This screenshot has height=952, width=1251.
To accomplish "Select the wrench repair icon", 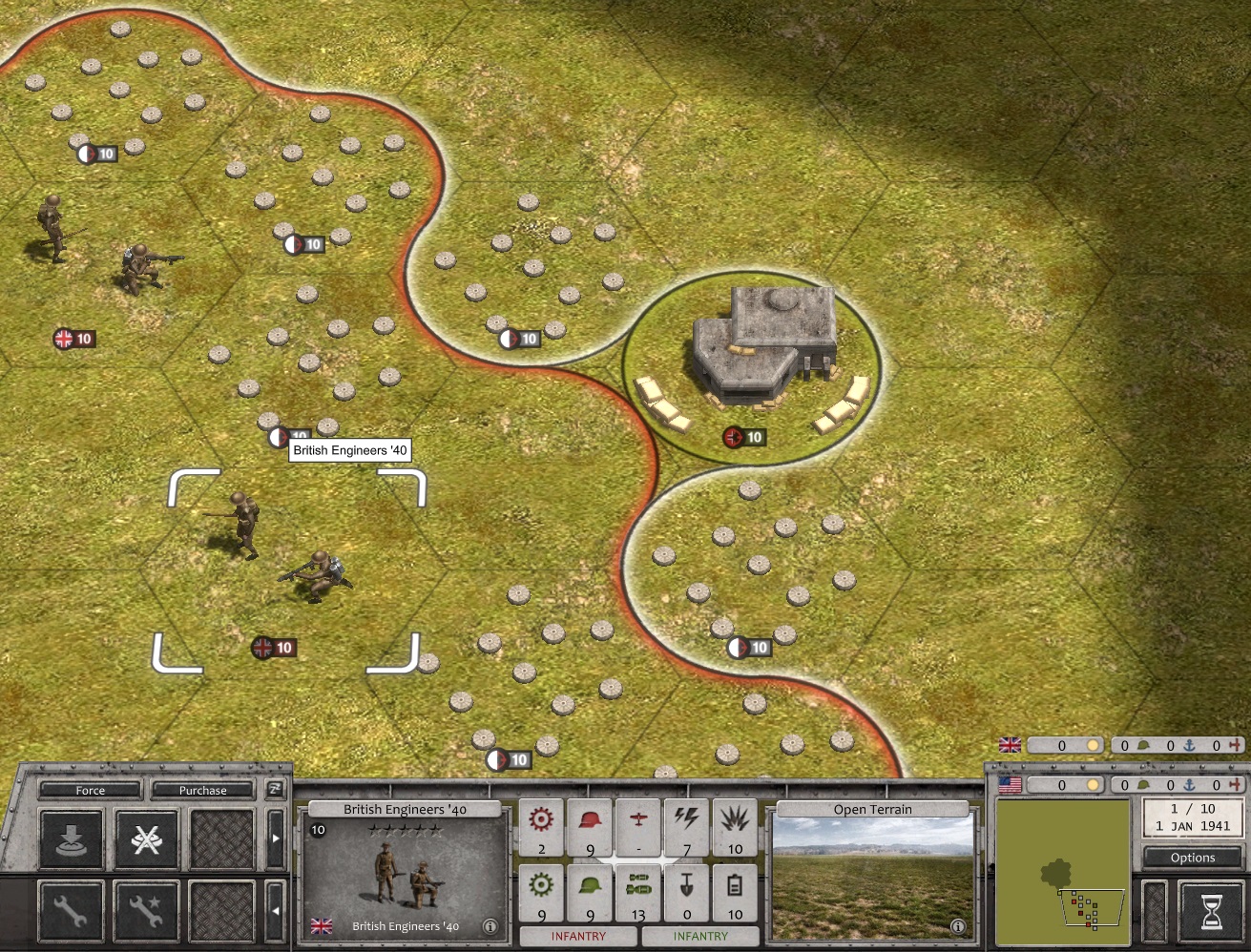I will pyautogui.click(x=72, y=909).
